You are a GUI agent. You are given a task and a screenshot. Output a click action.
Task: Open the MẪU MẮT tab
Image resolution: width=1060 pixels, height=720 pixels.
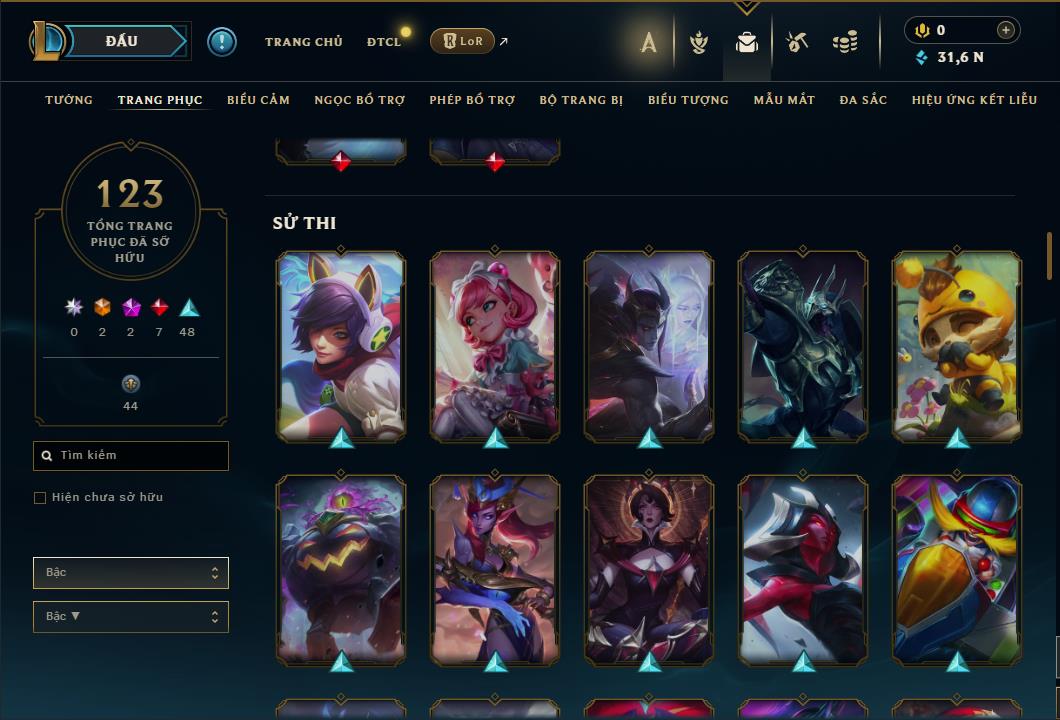click(x=784, y=100)
